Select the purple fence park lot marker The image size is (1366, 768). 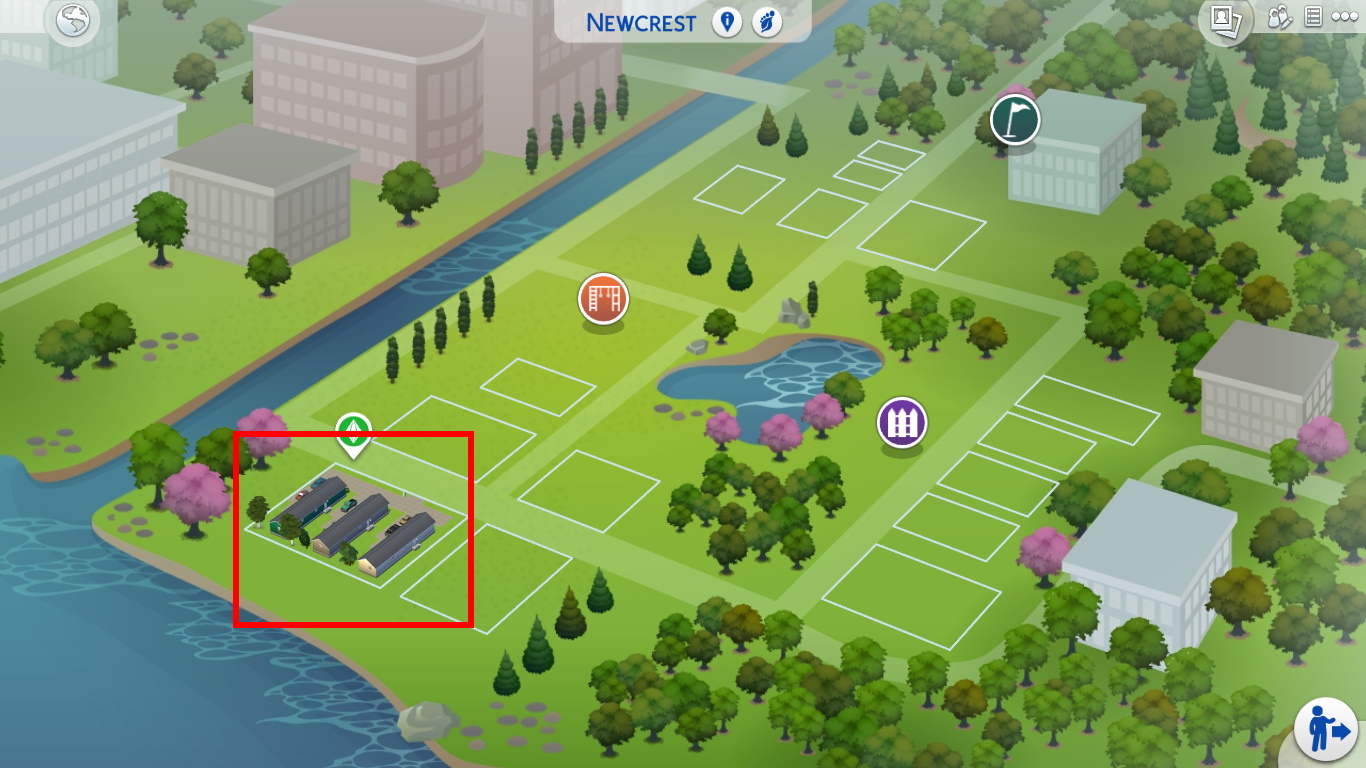click(902, 423)
